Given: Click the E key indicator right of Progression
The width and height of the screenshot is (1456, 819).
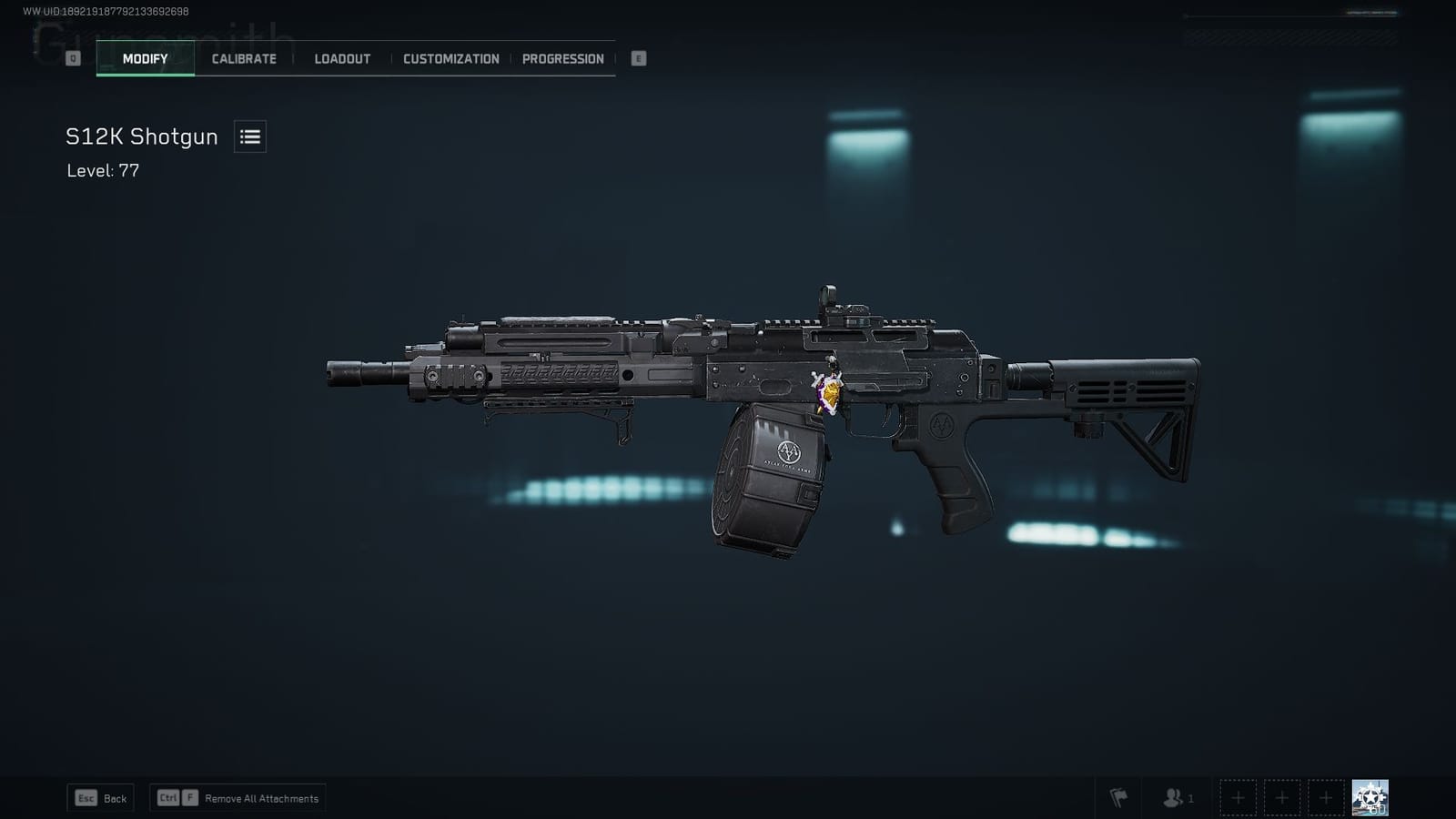Looking at the screenshot, I should (640, 57).
